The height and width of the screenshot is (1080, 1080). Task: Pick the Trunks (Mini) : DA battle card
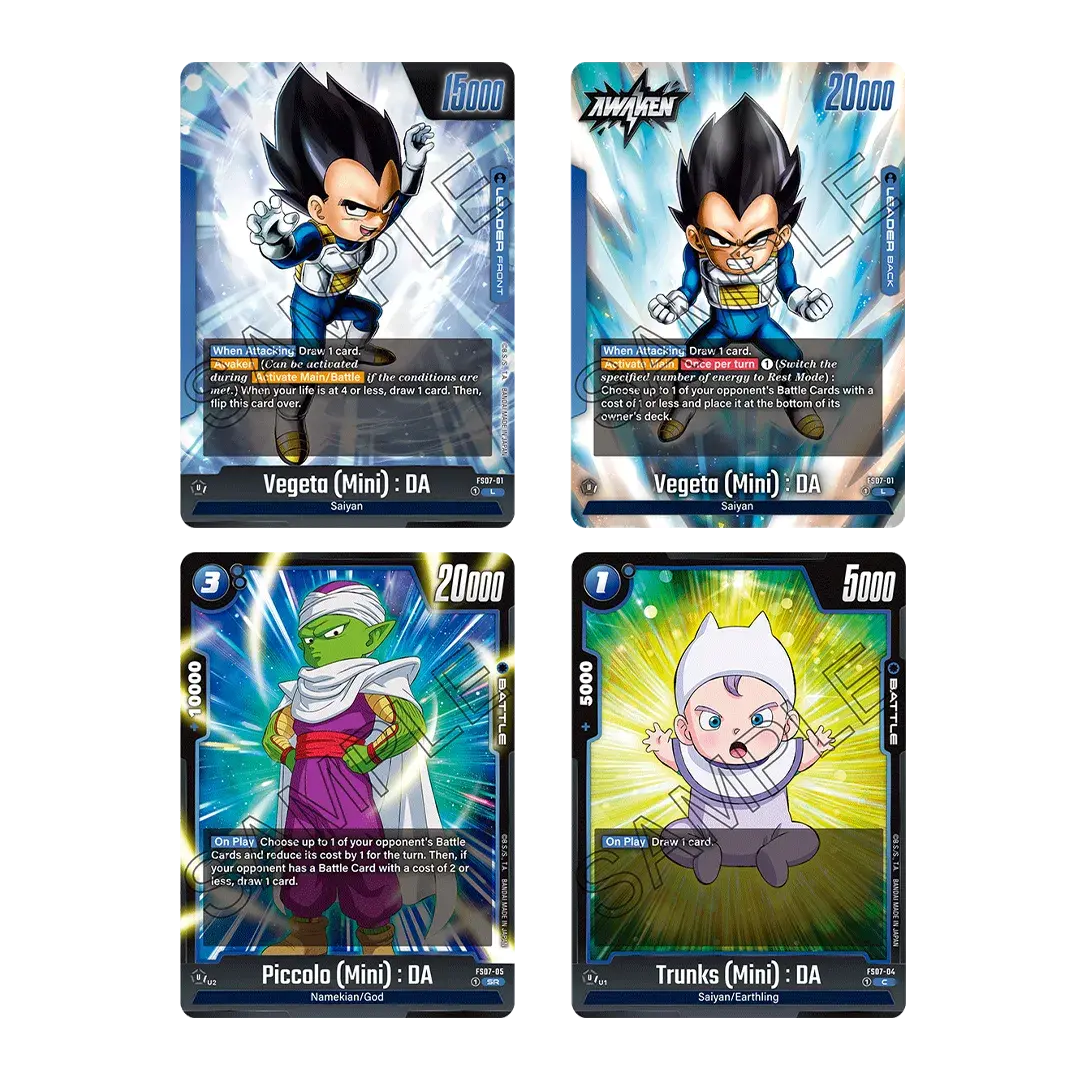coord(739,785)
